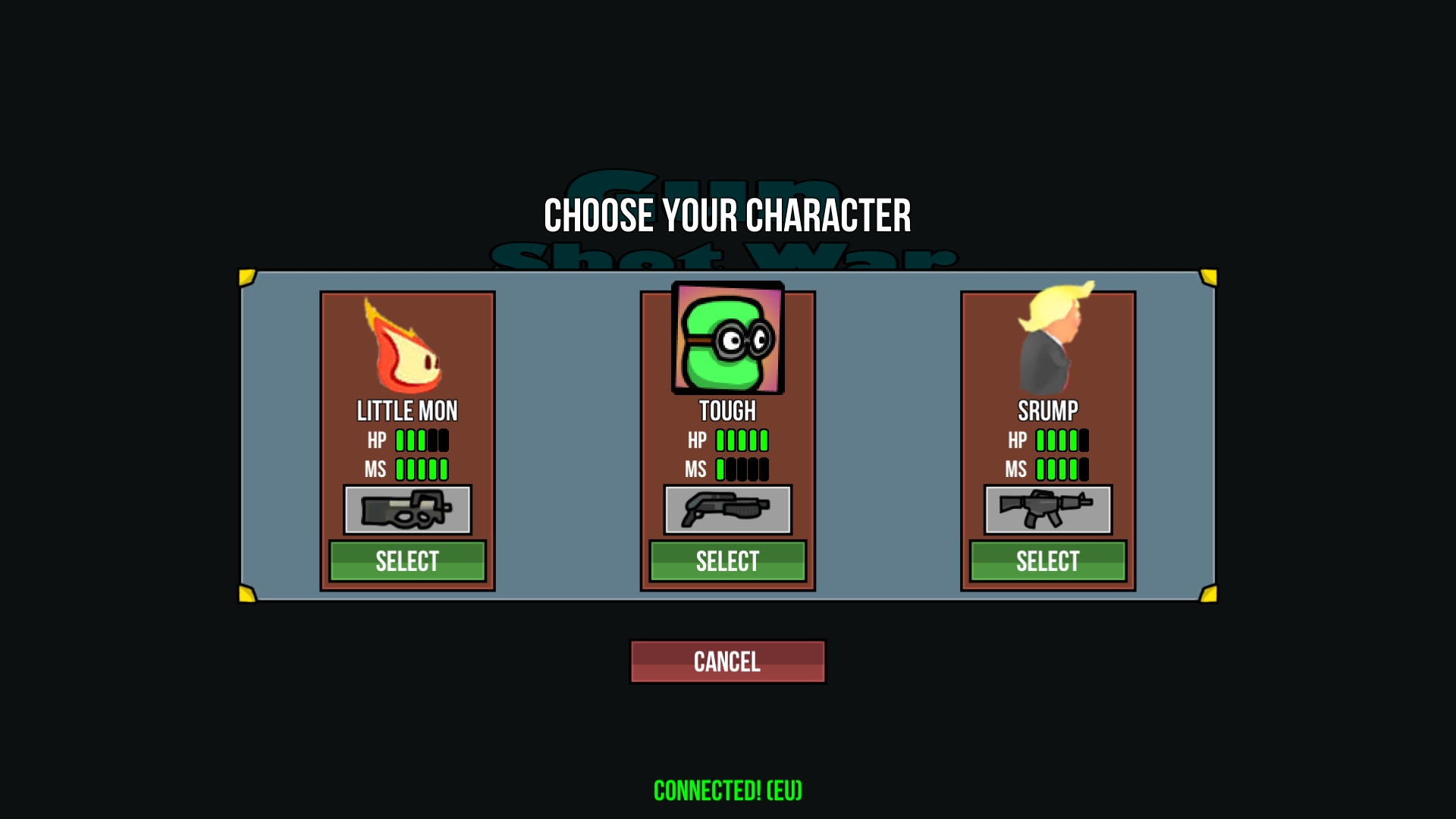
Task: Select the Tough character
Action: point(727,561)
